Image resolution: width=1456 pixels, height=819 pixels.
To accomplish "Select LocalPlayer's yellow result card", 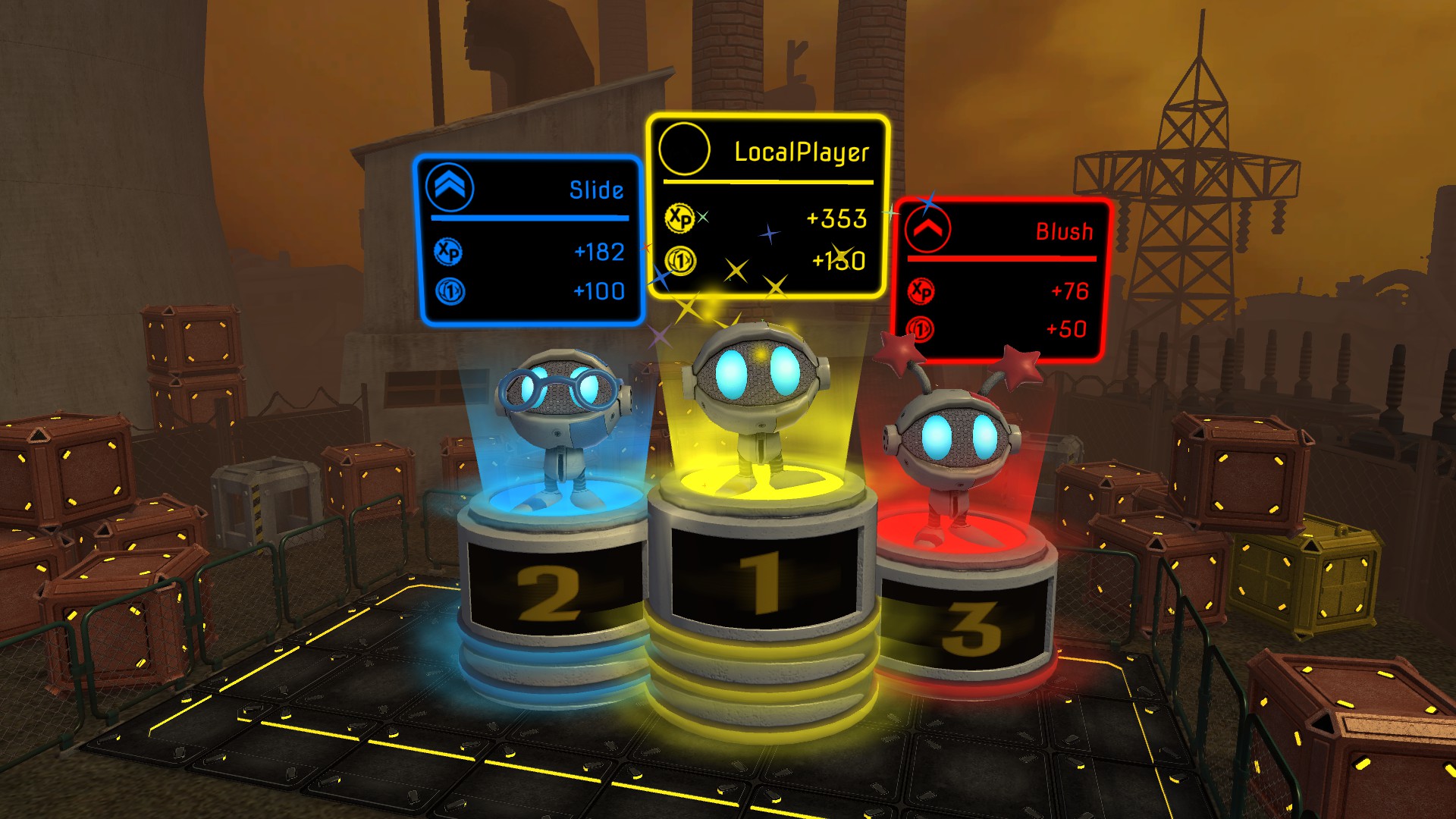I will click(x=767, y=206).
